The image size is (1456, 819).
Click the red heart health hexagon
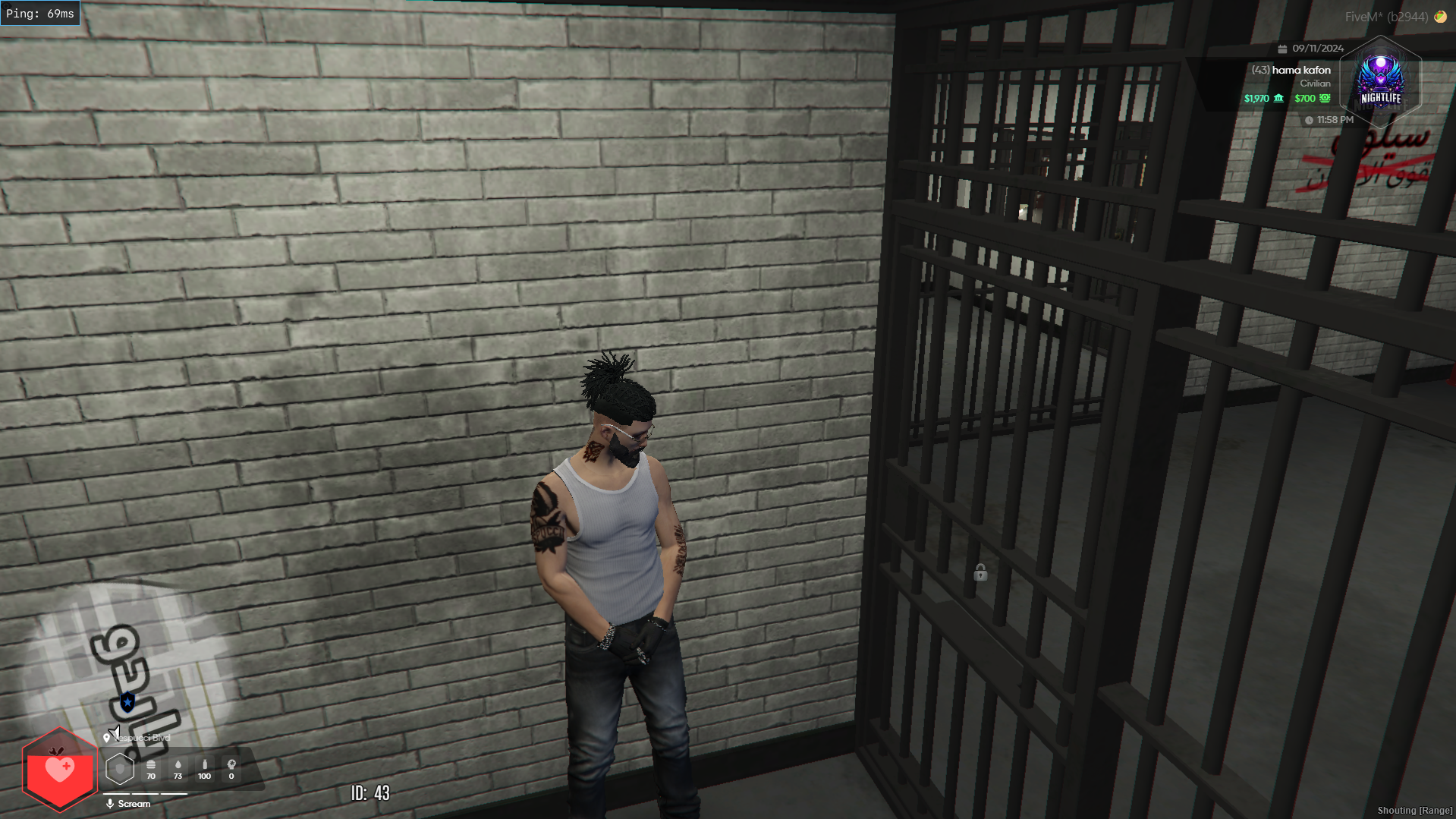click(59, 770)
